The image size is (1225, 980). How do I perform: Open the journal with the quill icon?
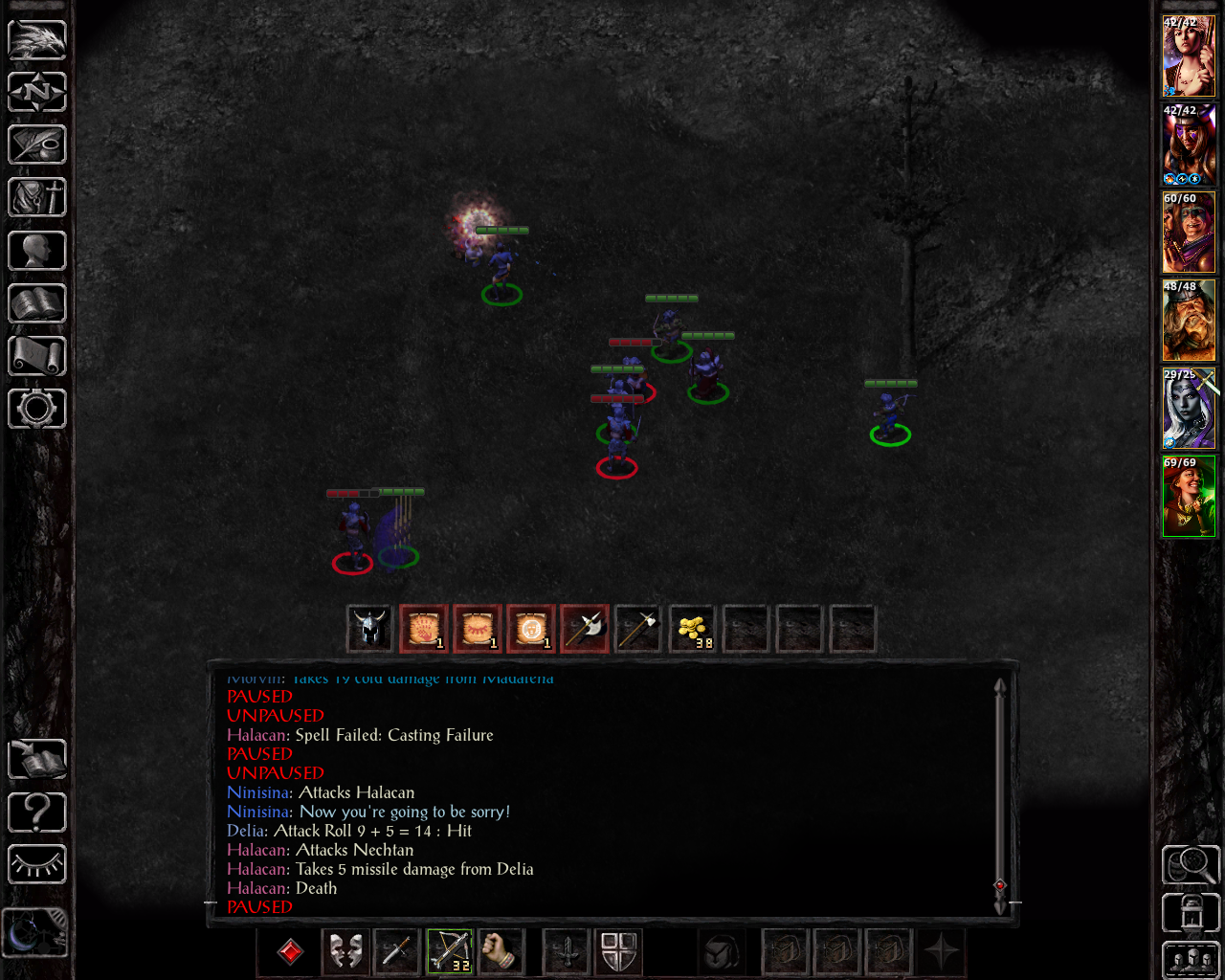(37, 145)
